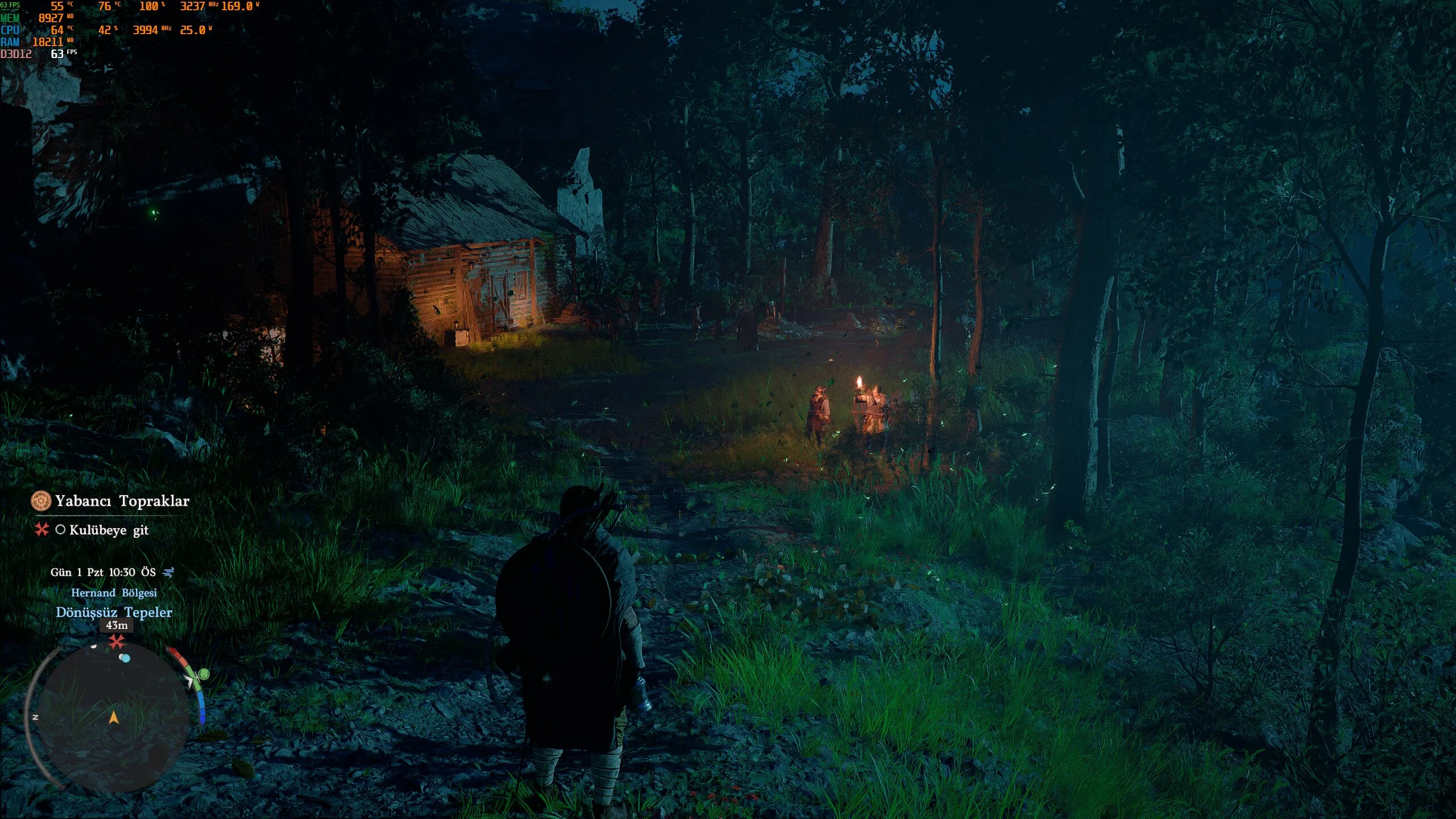1456x819 pixels.
Task: Click the circular minimap
Action: click(x=113, y=717)
